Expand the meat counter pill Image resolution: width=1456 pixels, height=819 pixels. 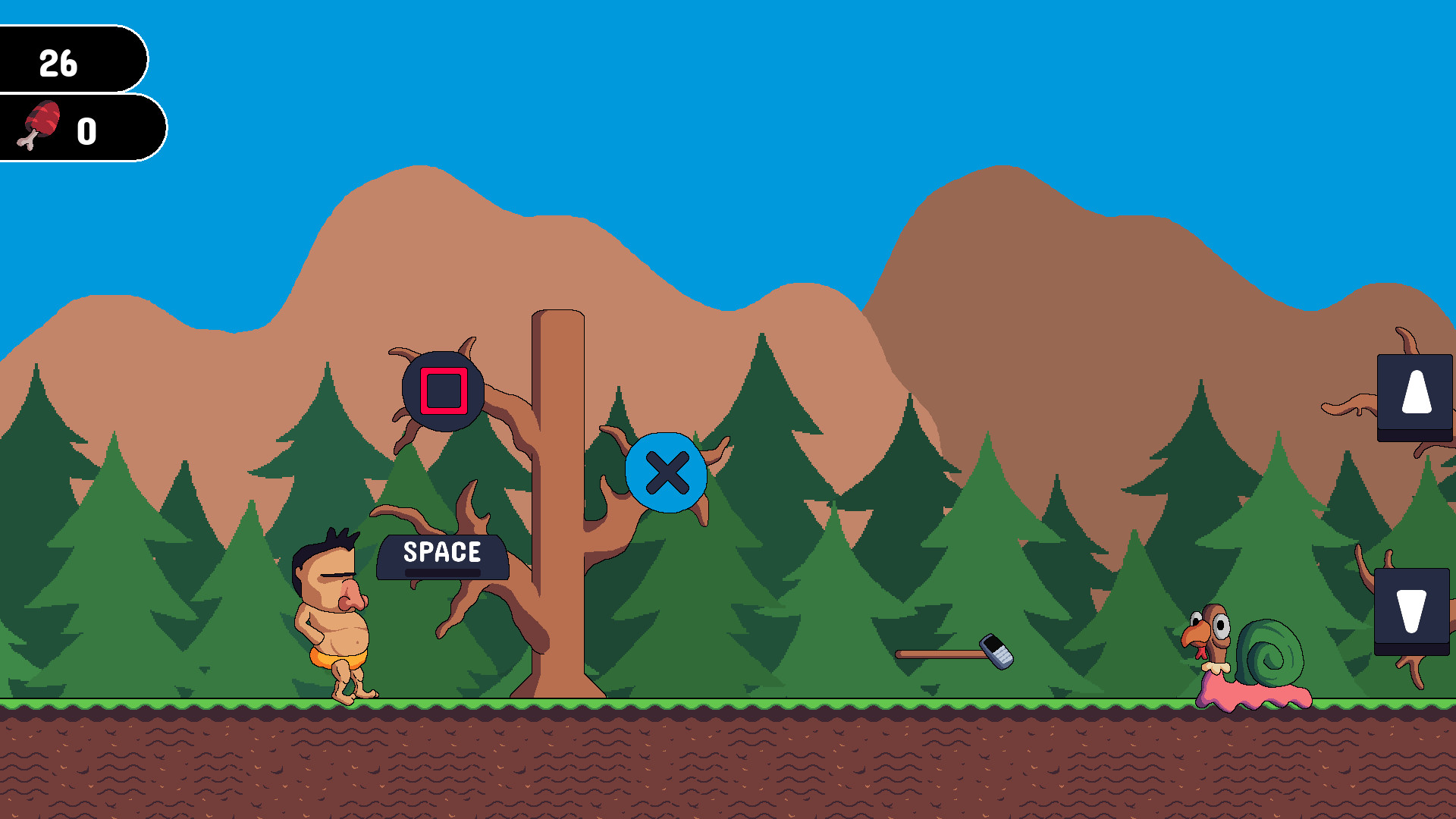tap(83, 126)
